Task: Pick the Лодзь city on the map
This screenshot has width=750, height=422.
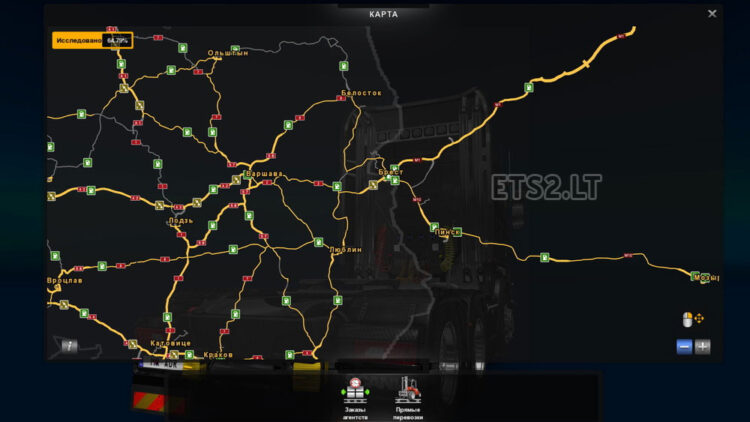Action: 181,221
